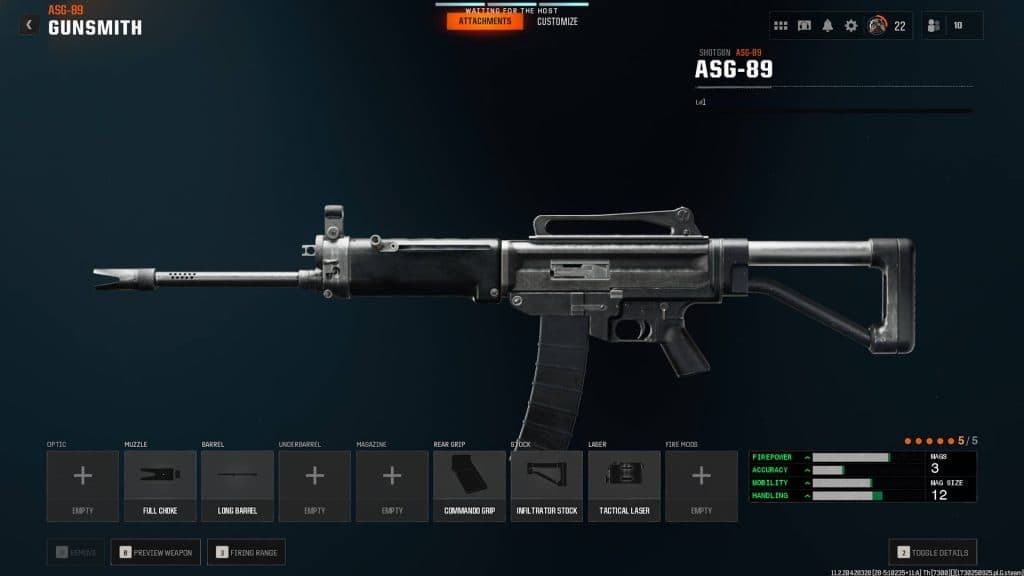1024x576 pixels.
Task: Open settings via the gear icon
Action: 851,26
